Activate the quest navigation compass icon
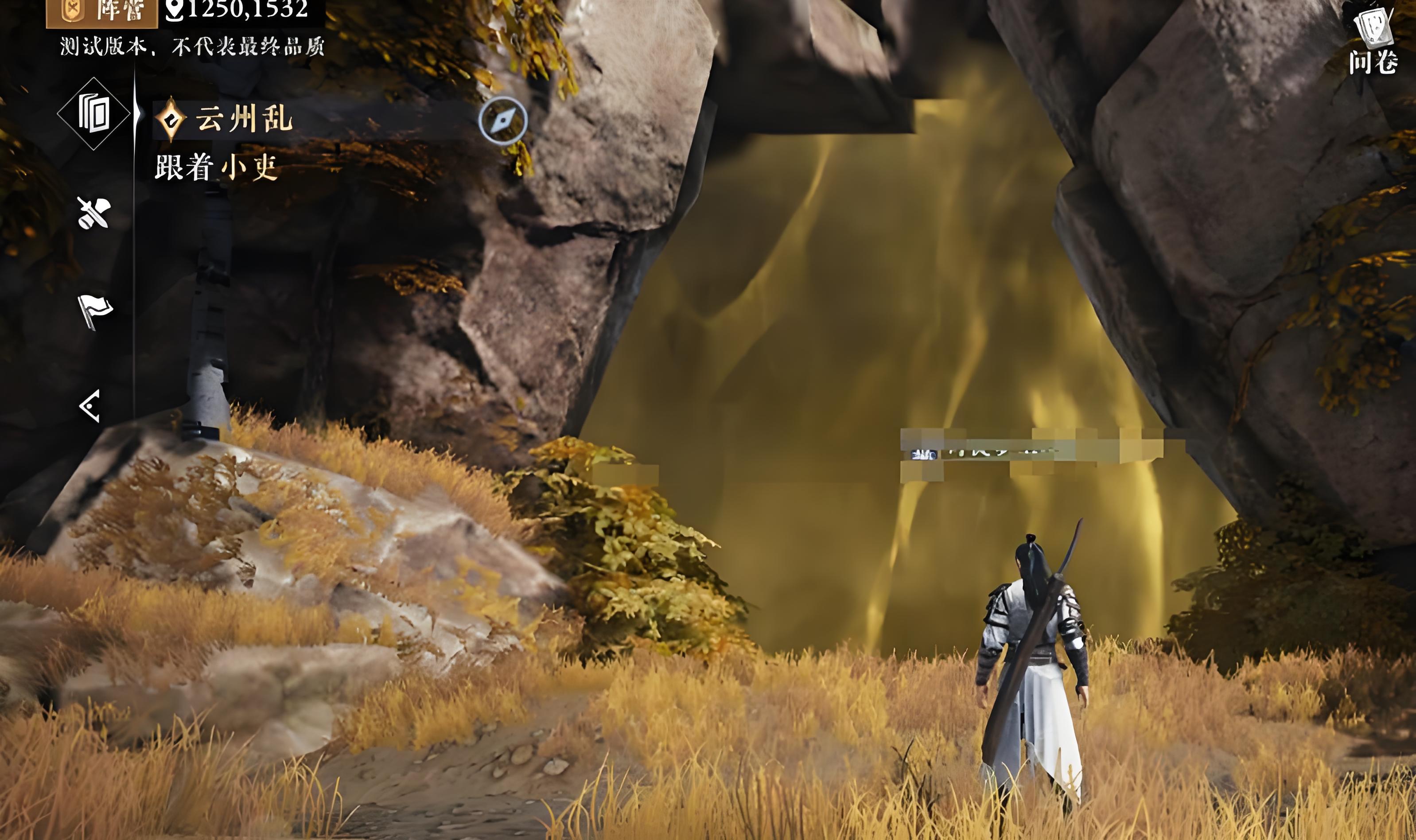The height and width of the screenshot is (840, 1416). coord(502,121)
